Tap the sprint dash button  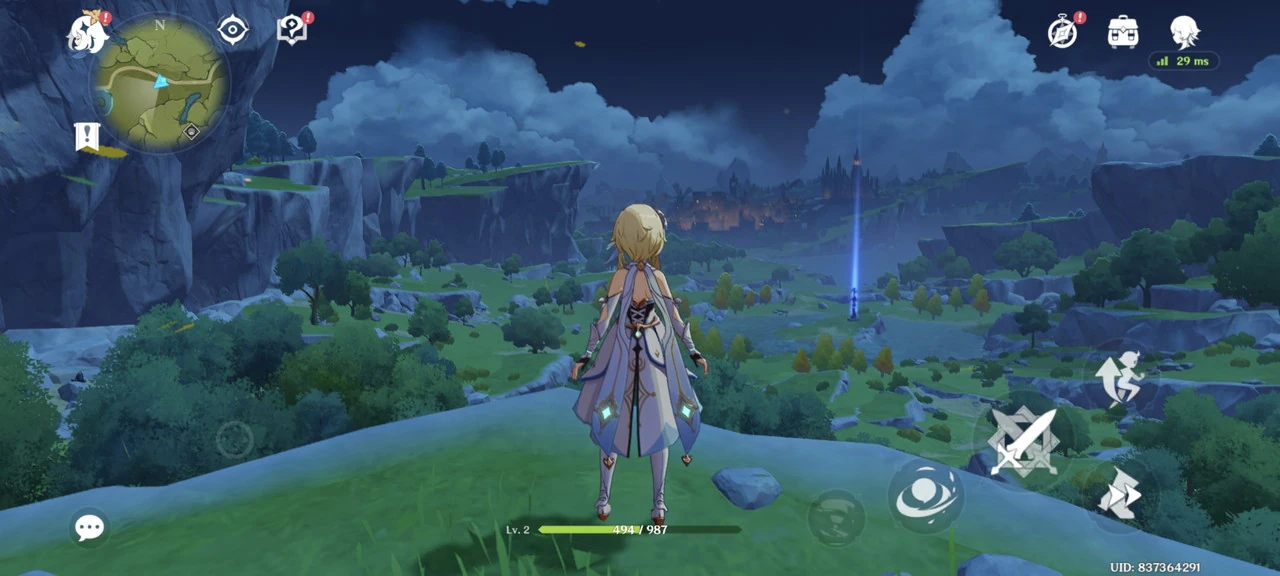[x=1120, y=494]
